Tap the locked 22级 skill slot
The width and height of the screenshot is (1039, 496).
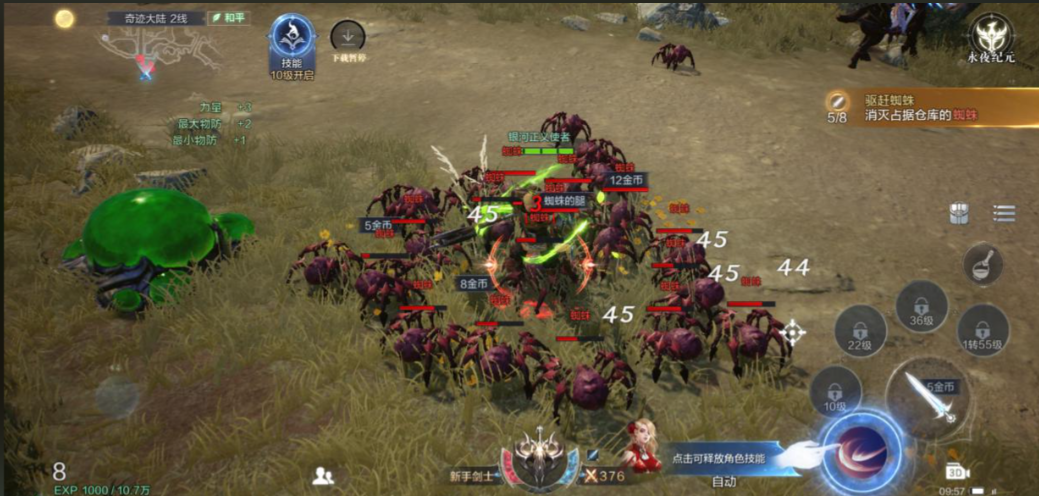click(x=860, y=330)
